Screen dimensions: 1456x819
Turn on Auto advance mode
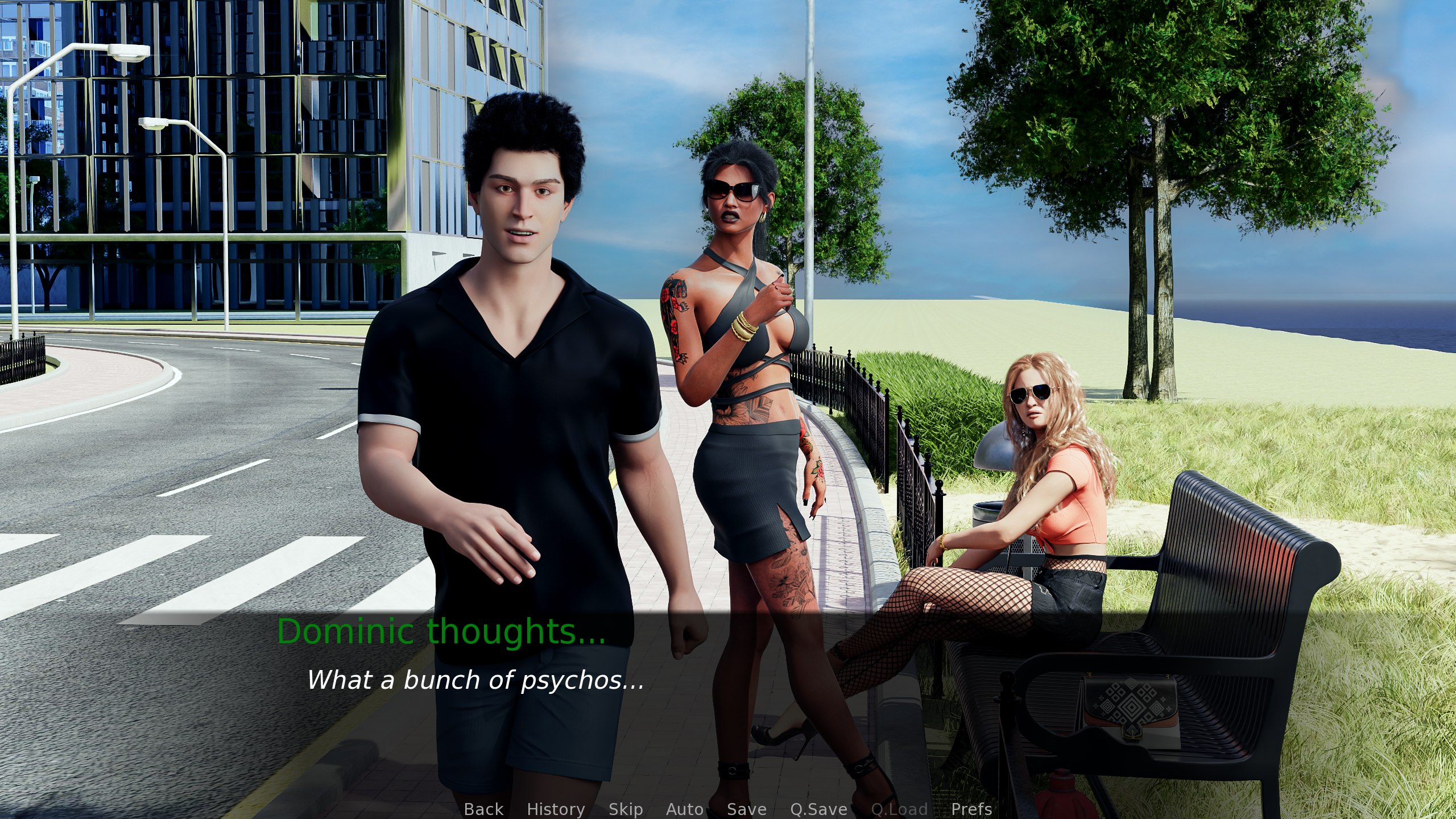click(x=685, y=809)
